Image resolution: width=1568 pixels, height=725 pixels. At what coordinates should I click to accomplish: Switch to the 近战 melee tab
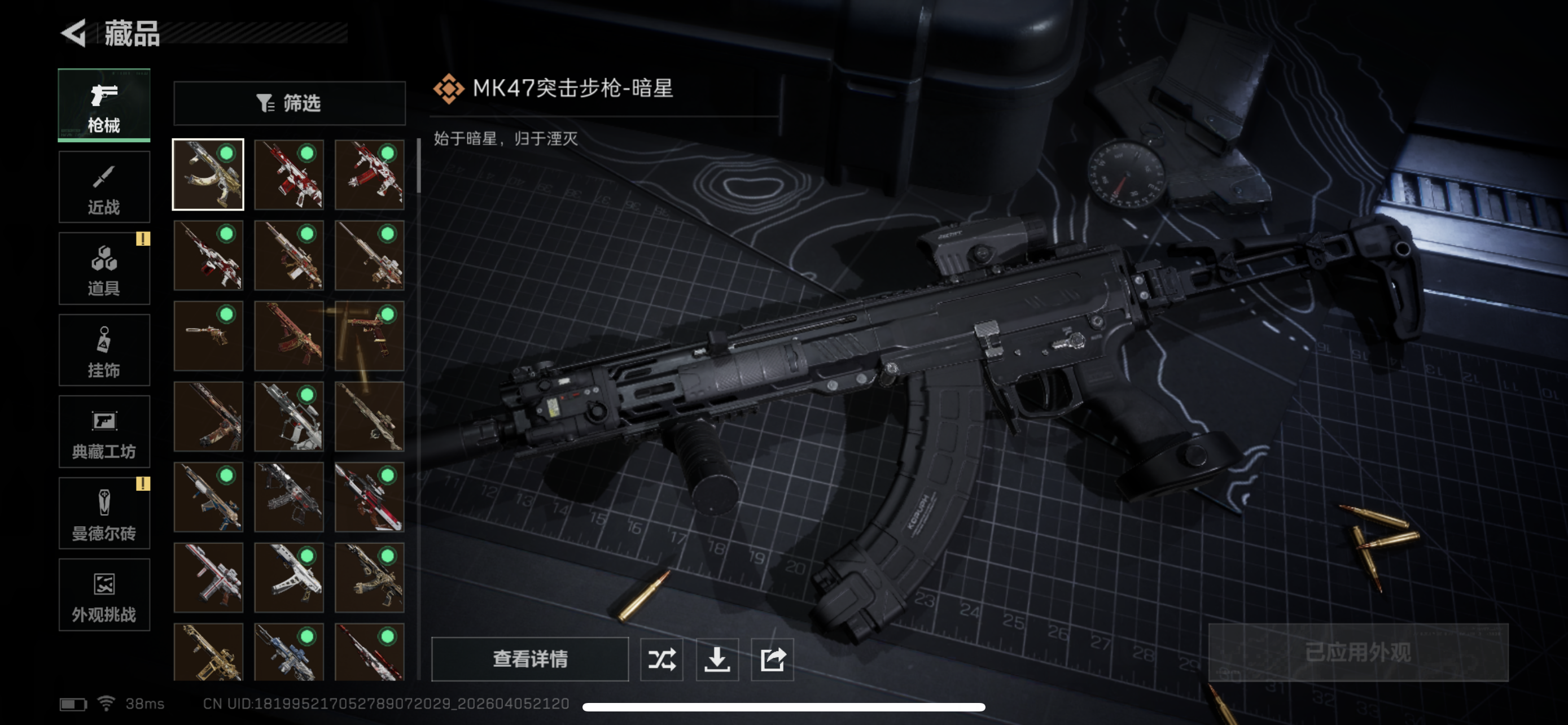(x=103, y=186)
